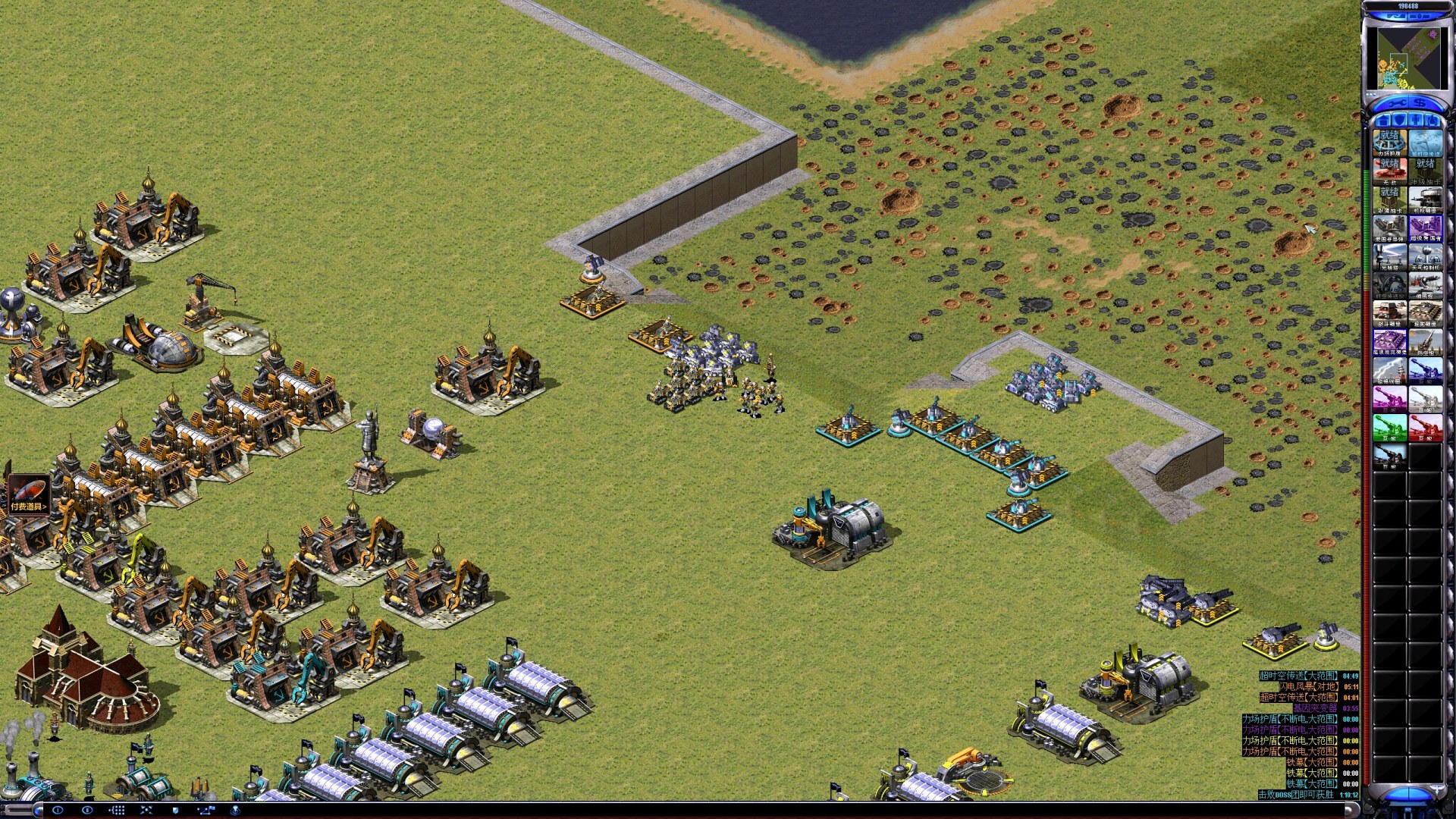Select the red tanks invincibility icon

click(1389, 171)
